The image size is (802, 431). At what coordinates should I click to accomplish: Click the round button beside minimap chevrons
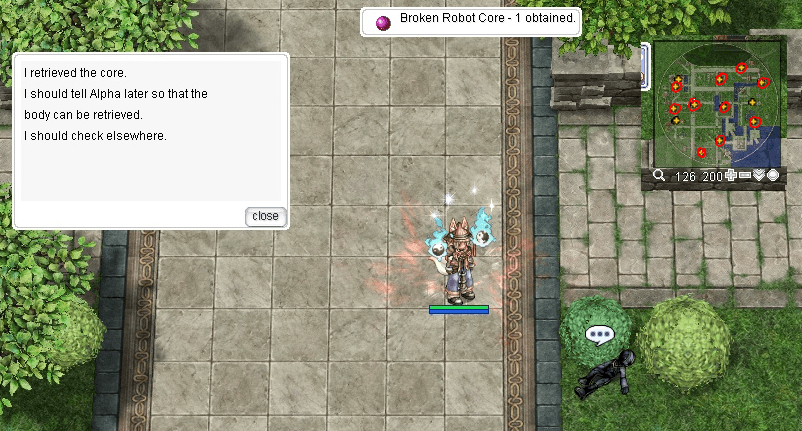click(773, 176)
